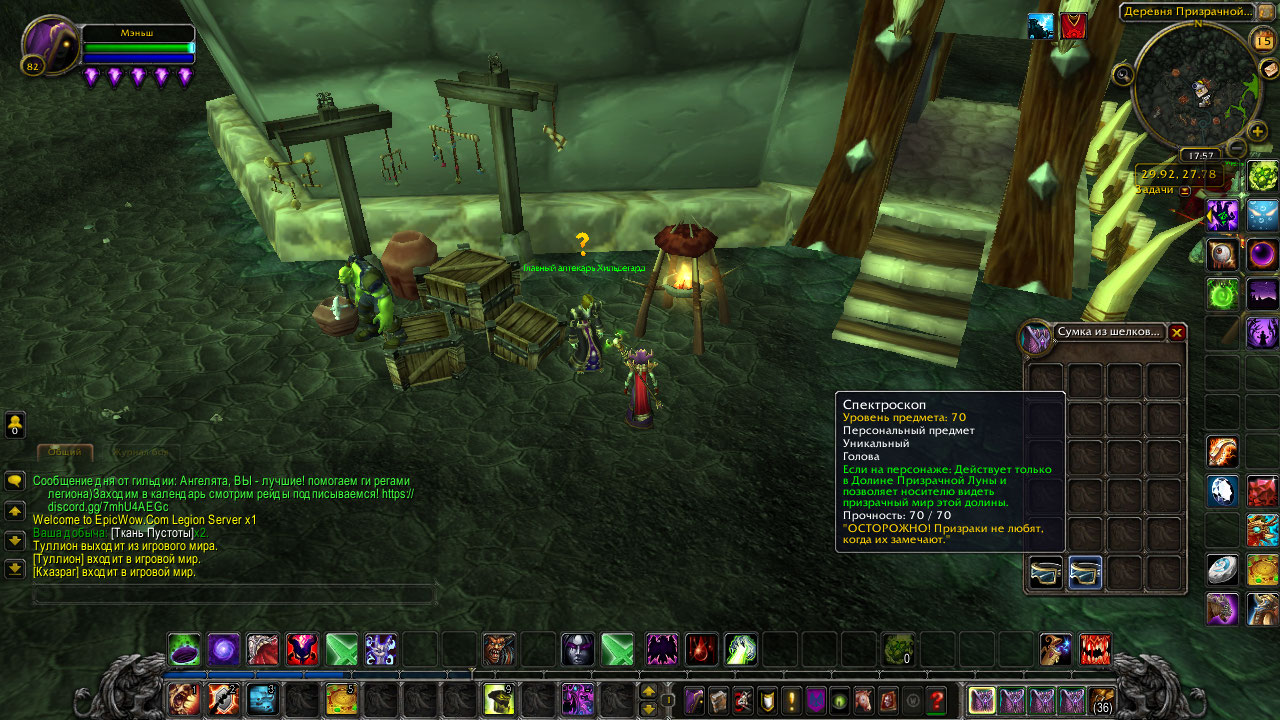
Task: Page the action bar up
Action: (x=648, y=691)
